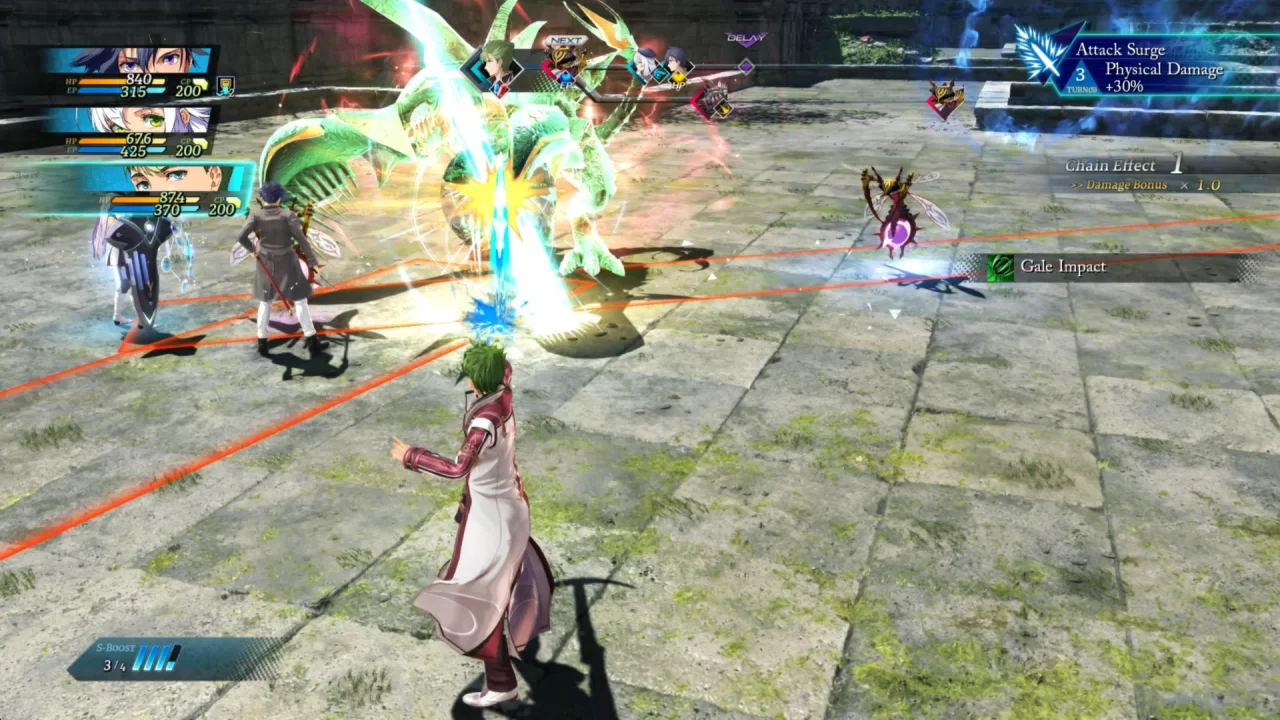Switch to the white-haired character's turn portrait
The width and height of the screenshot is (1280, 720).
[643, 61]
